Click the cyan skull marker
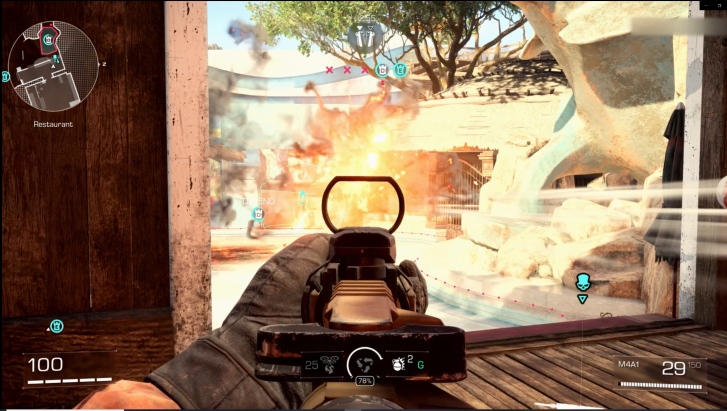The image size is (727, 411). click(583, 281)
